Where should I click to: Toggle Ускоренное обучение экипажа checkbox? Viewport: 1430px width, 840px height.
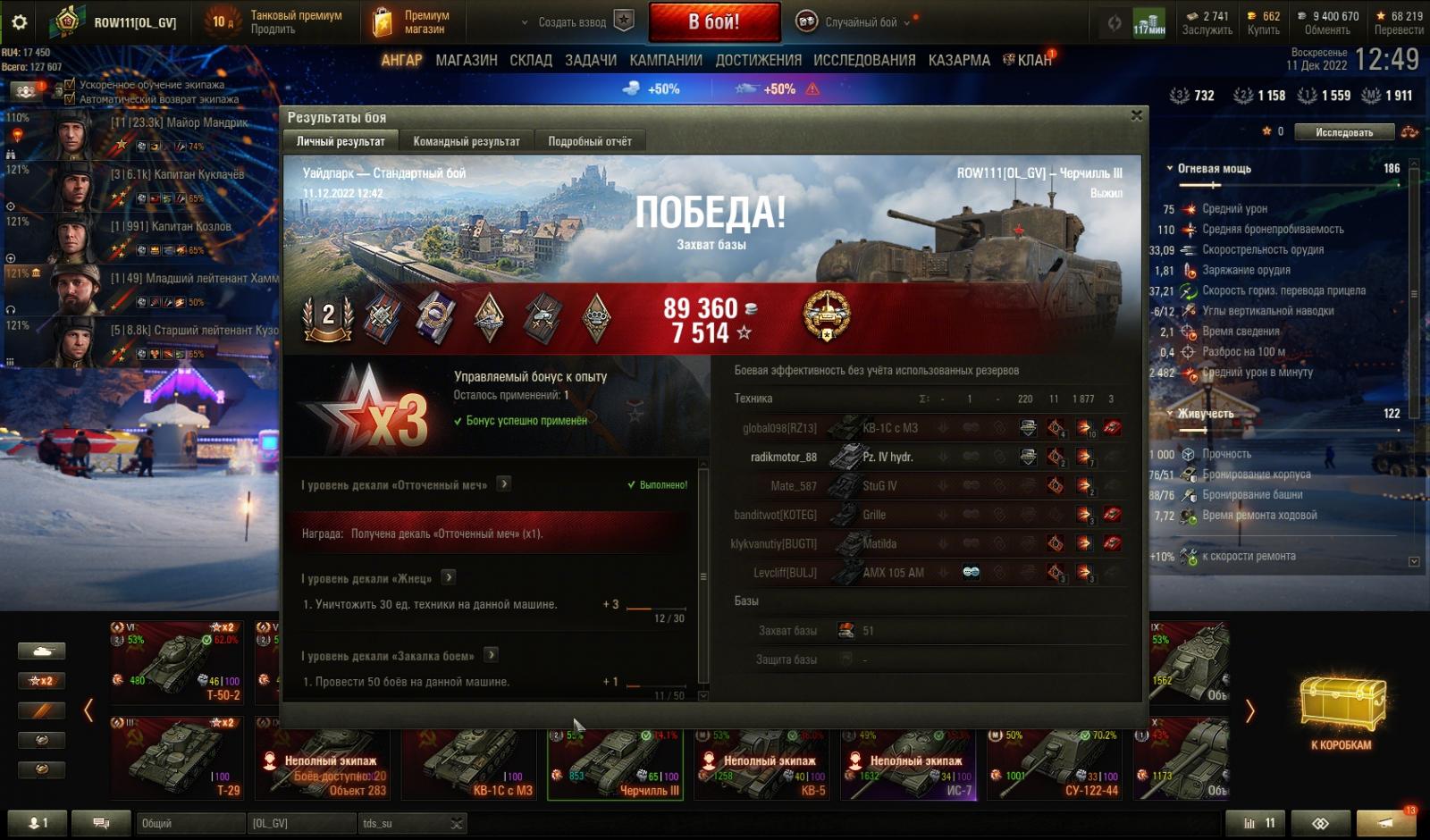71,85
